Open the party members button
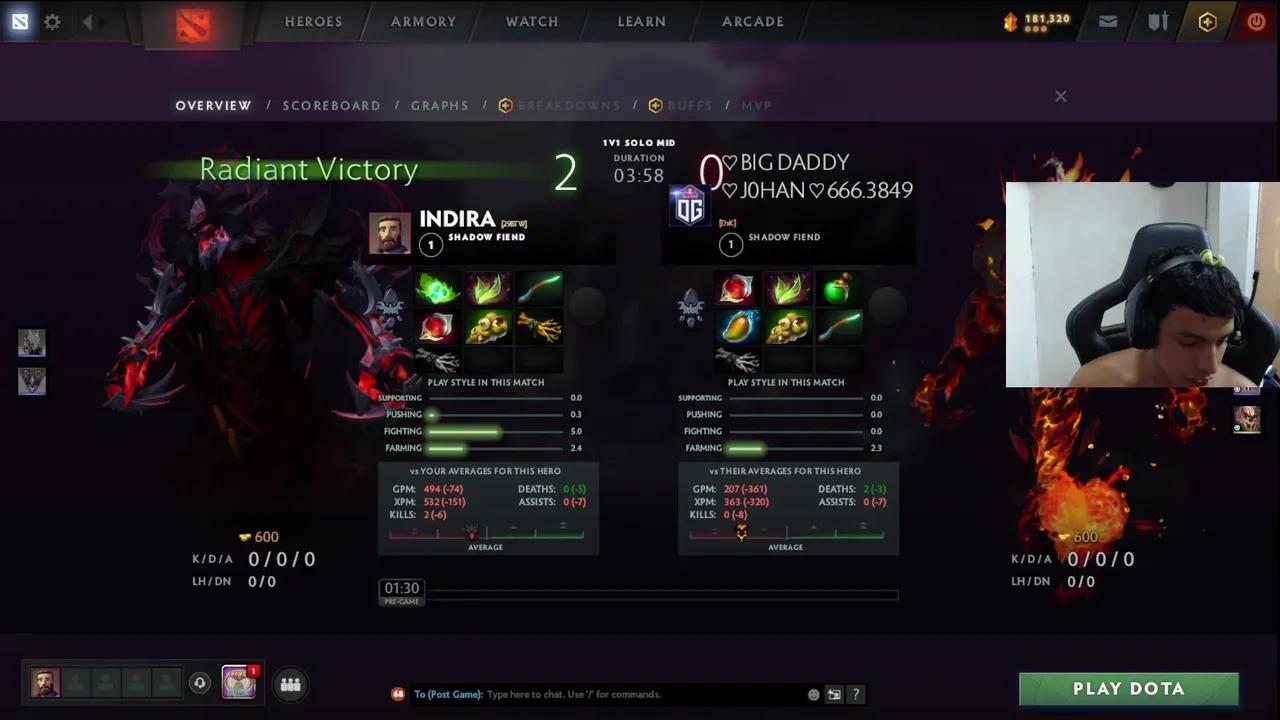This screenshot has width=1280, height=720. tap(291, 684)
